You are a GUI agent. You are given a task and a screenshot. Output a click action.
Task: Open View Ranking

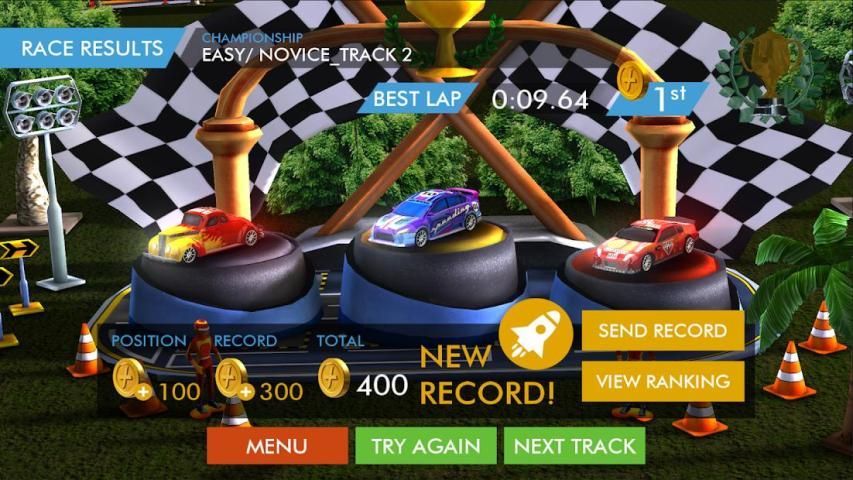[662, 381]
